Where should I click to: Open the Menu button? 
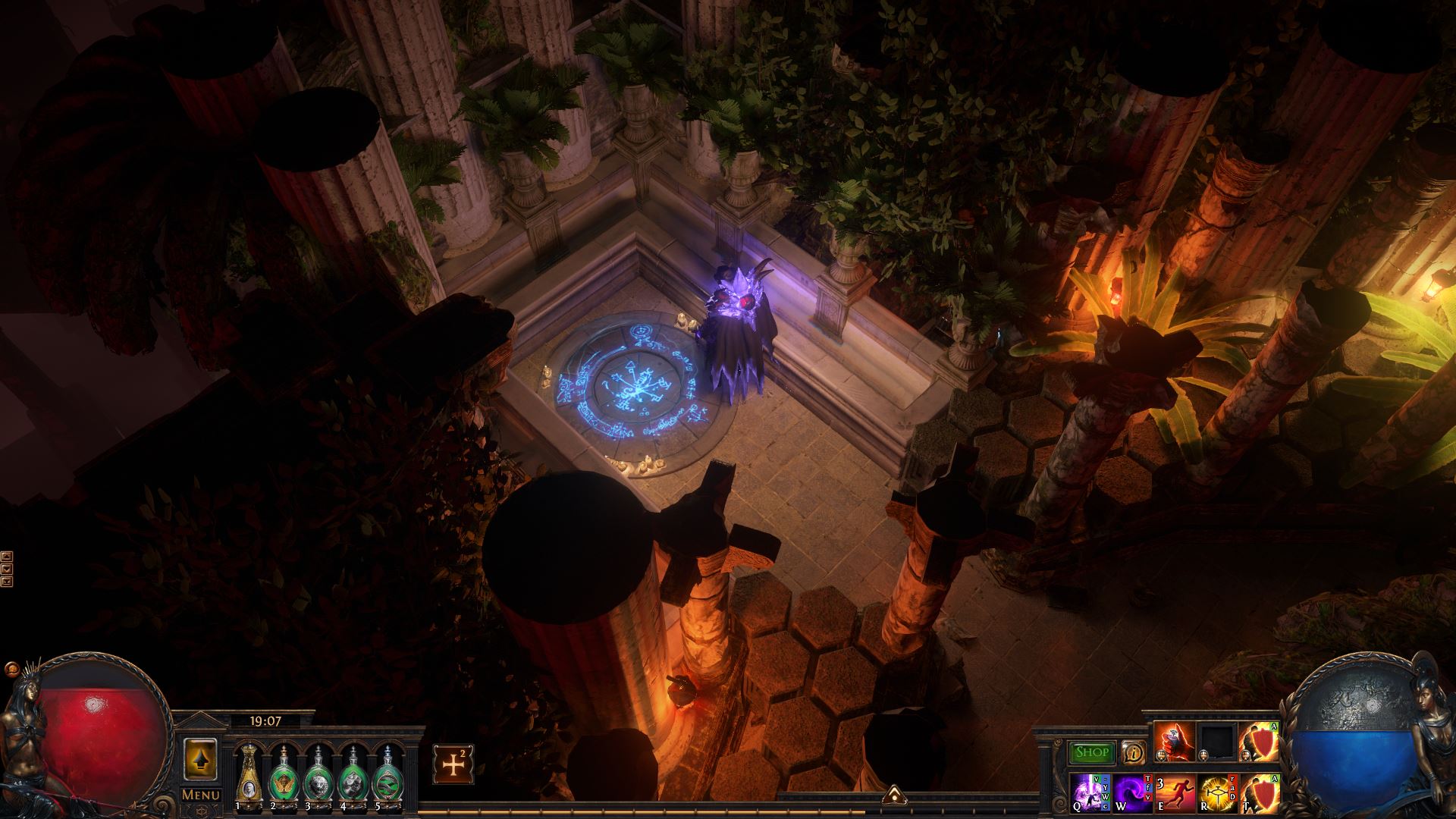201,795
